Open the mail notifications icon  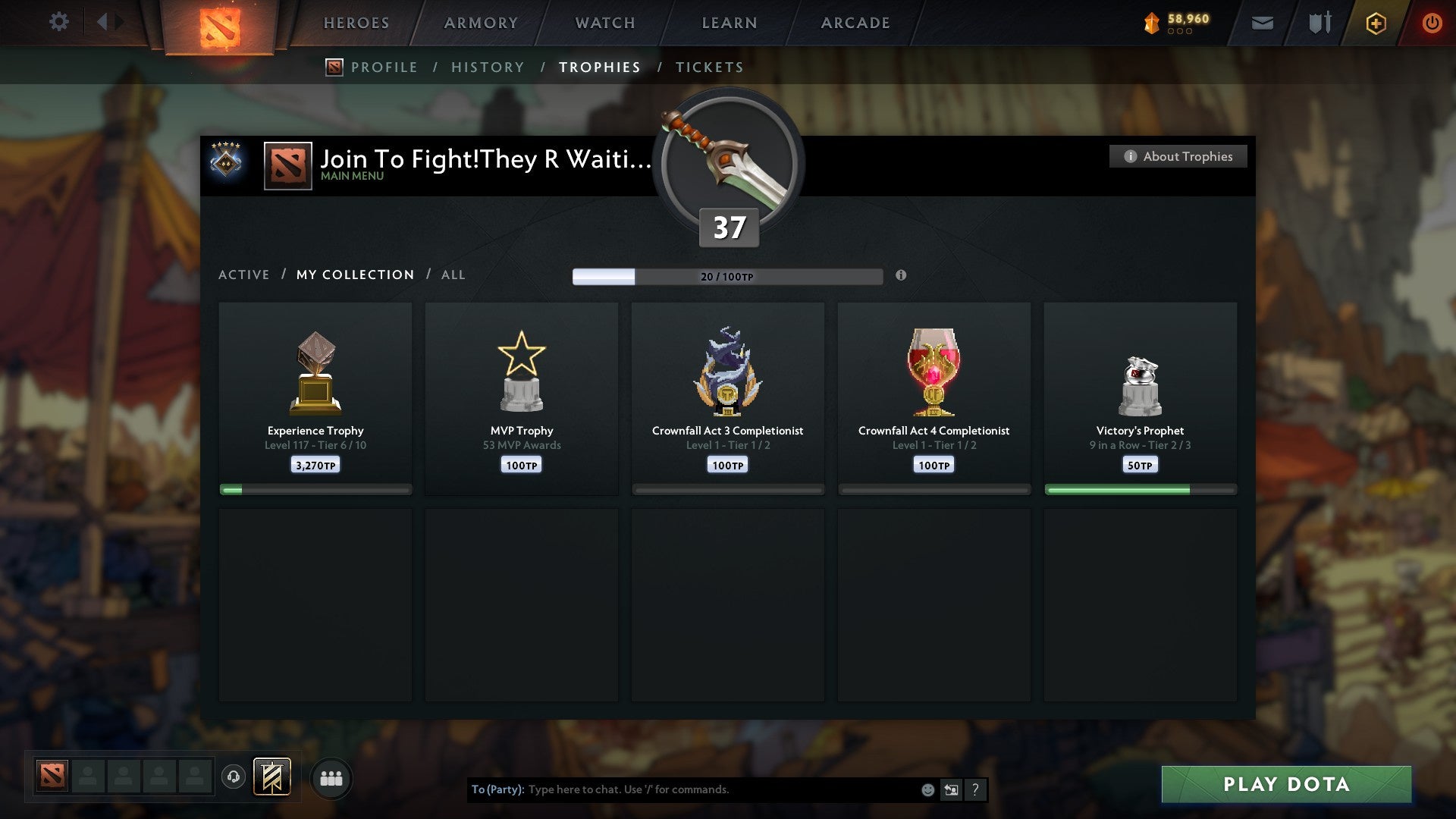click(x=1261, y=23)
